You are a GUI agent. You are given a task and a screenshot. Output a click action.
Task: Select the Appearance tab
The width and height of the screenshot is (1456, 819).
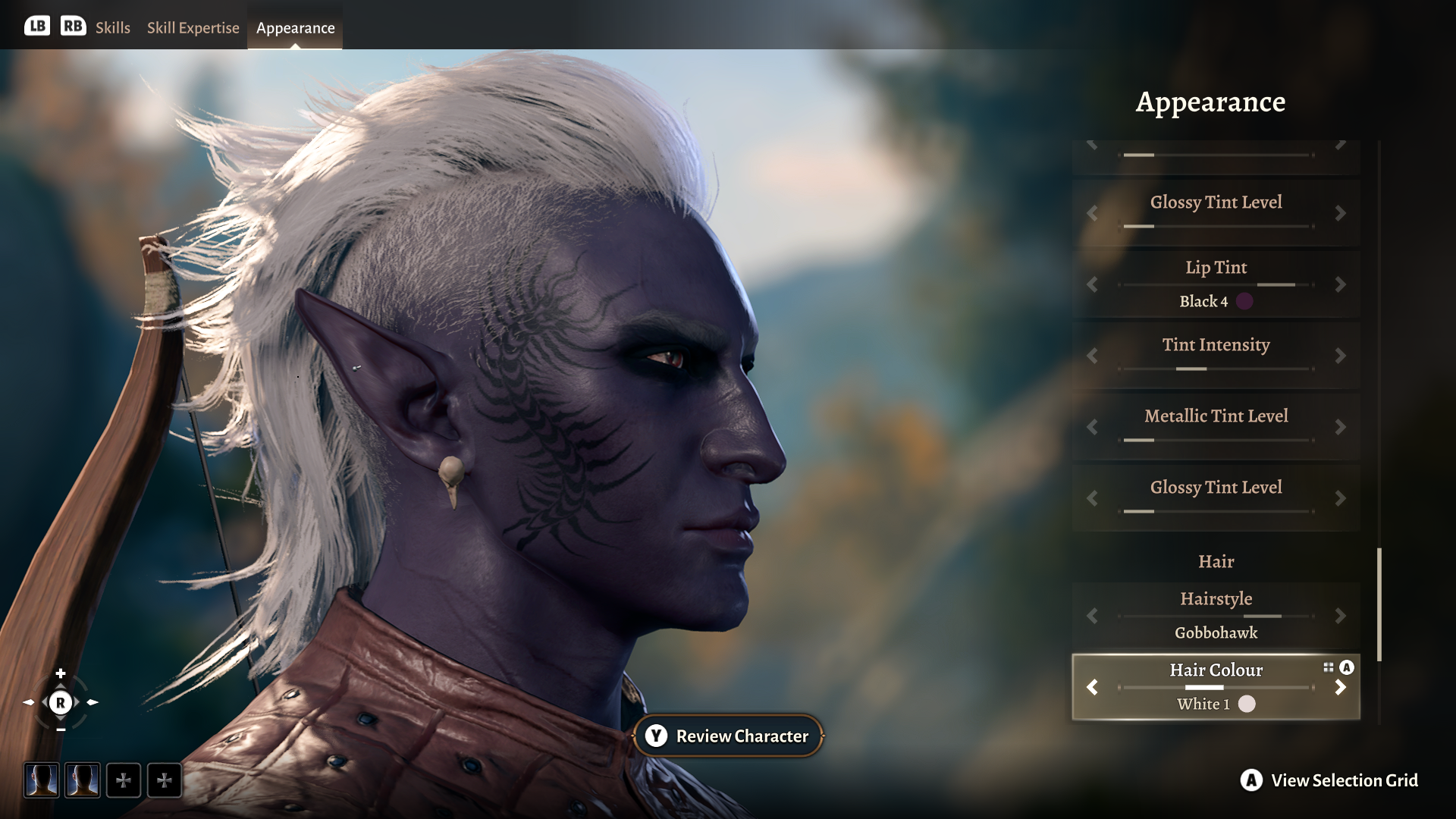coord(295,28)
